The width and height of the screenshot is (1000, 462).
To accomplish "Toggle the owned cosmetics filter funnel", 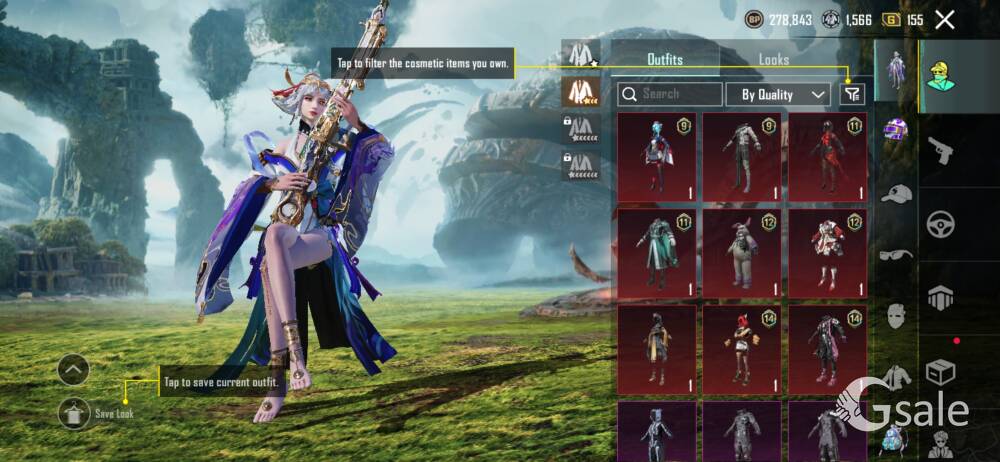I will click(851, 94).
